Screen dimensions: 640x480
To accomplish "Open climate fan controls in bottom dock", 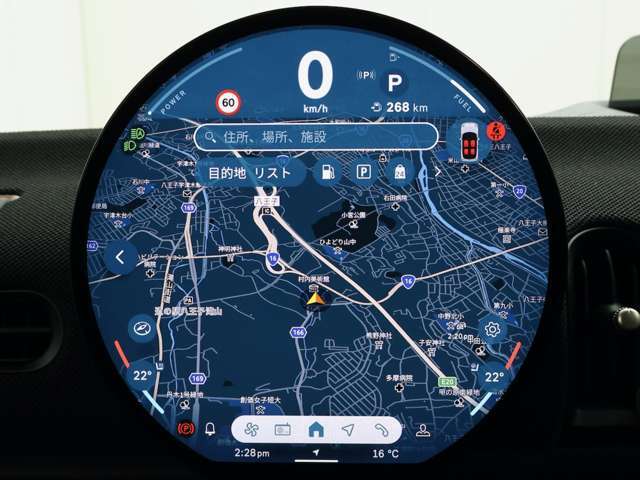I will tap(251, 430).
